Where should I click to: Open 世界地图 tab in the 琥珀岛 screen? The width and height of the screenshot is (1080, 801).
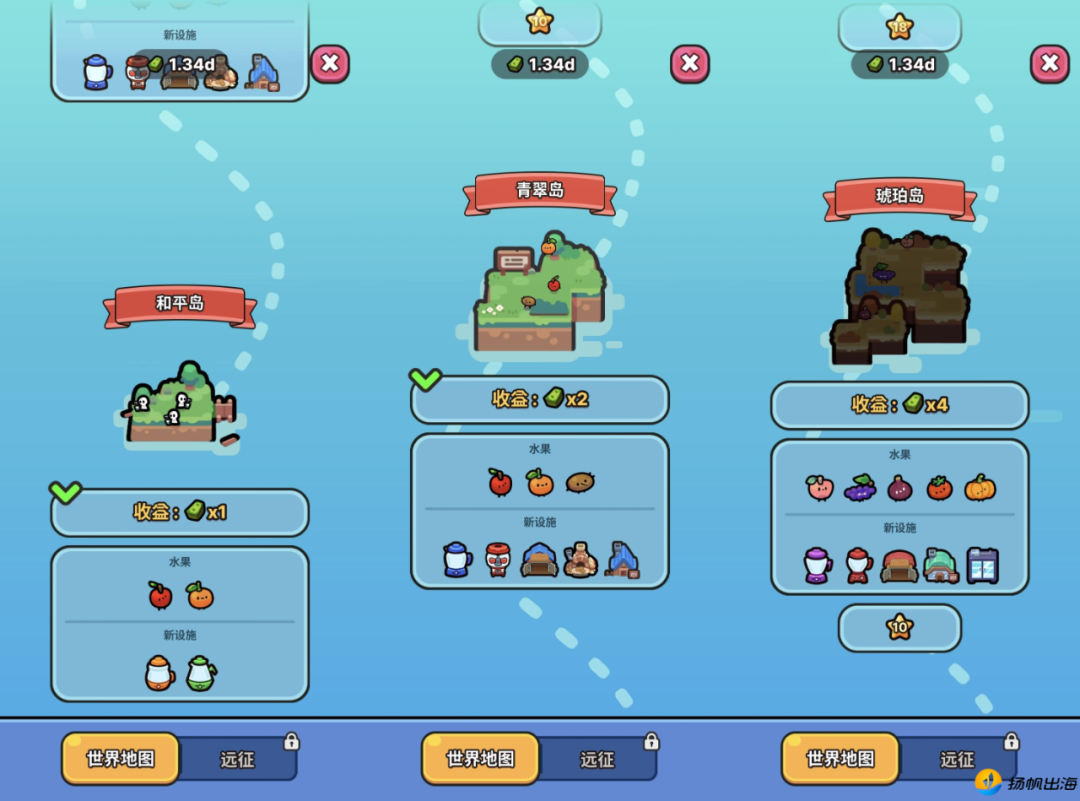click(840, 759)
